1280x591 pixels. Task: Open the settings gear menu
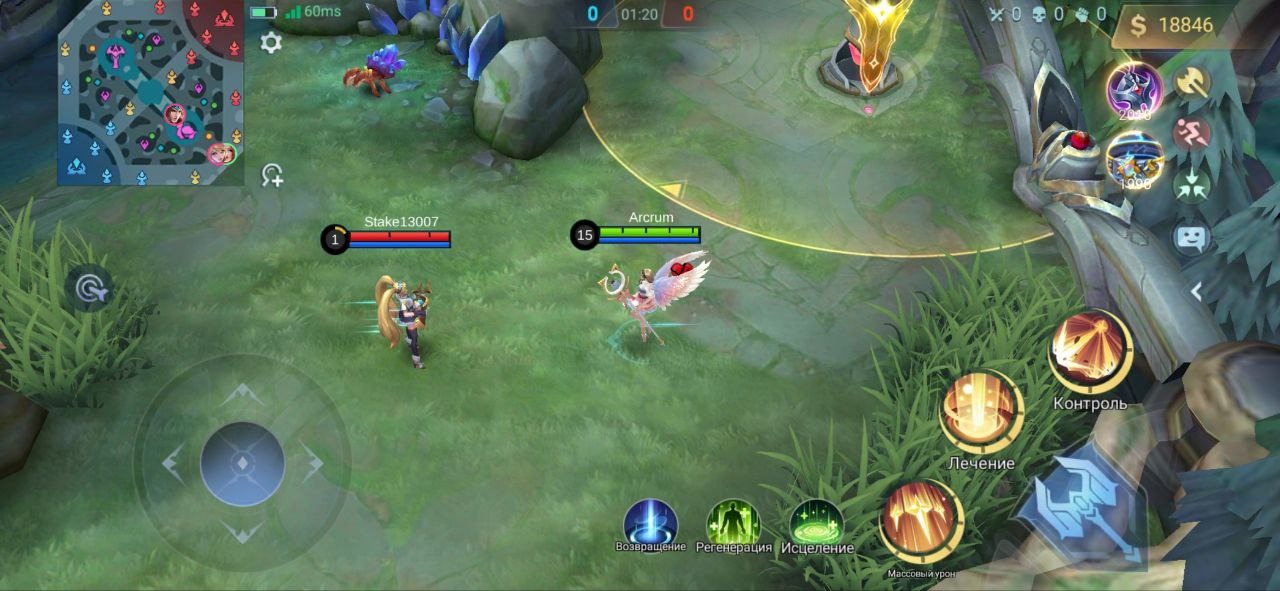pyautogui.click(x=270, y=43)
